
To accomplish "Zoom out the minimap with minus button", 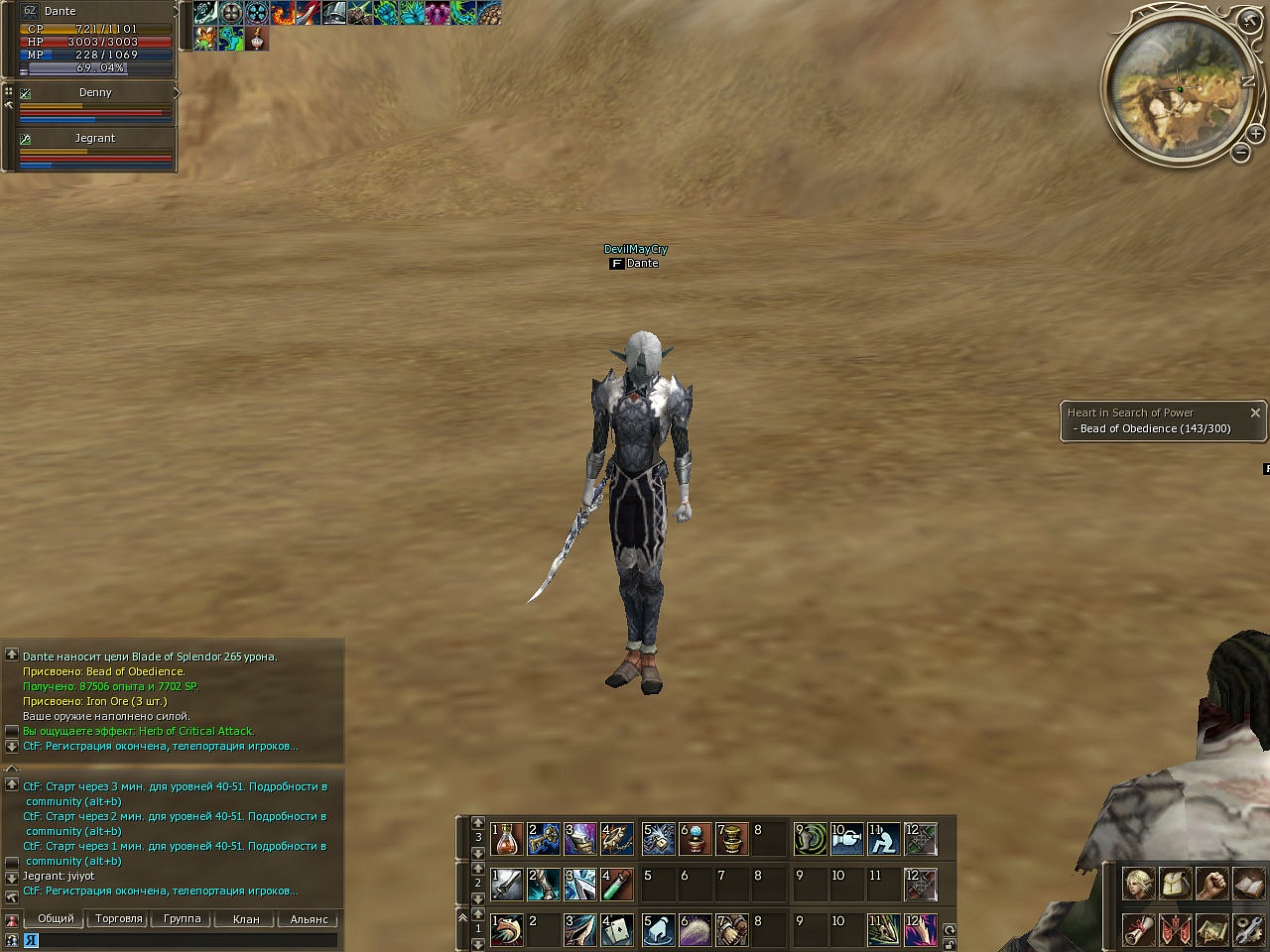I will [x=1240, y=153].
